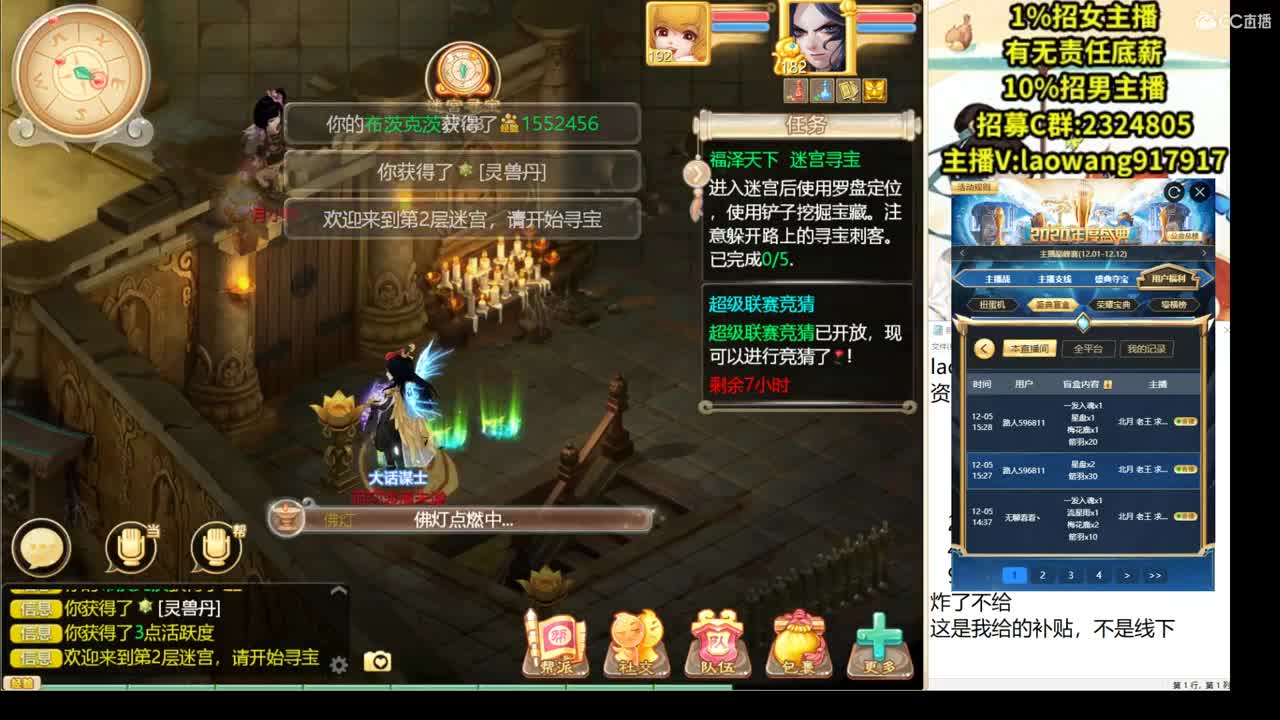Switch to the 用户福利 tab
Viewport: 1280px width, 720px height.
1168,278
